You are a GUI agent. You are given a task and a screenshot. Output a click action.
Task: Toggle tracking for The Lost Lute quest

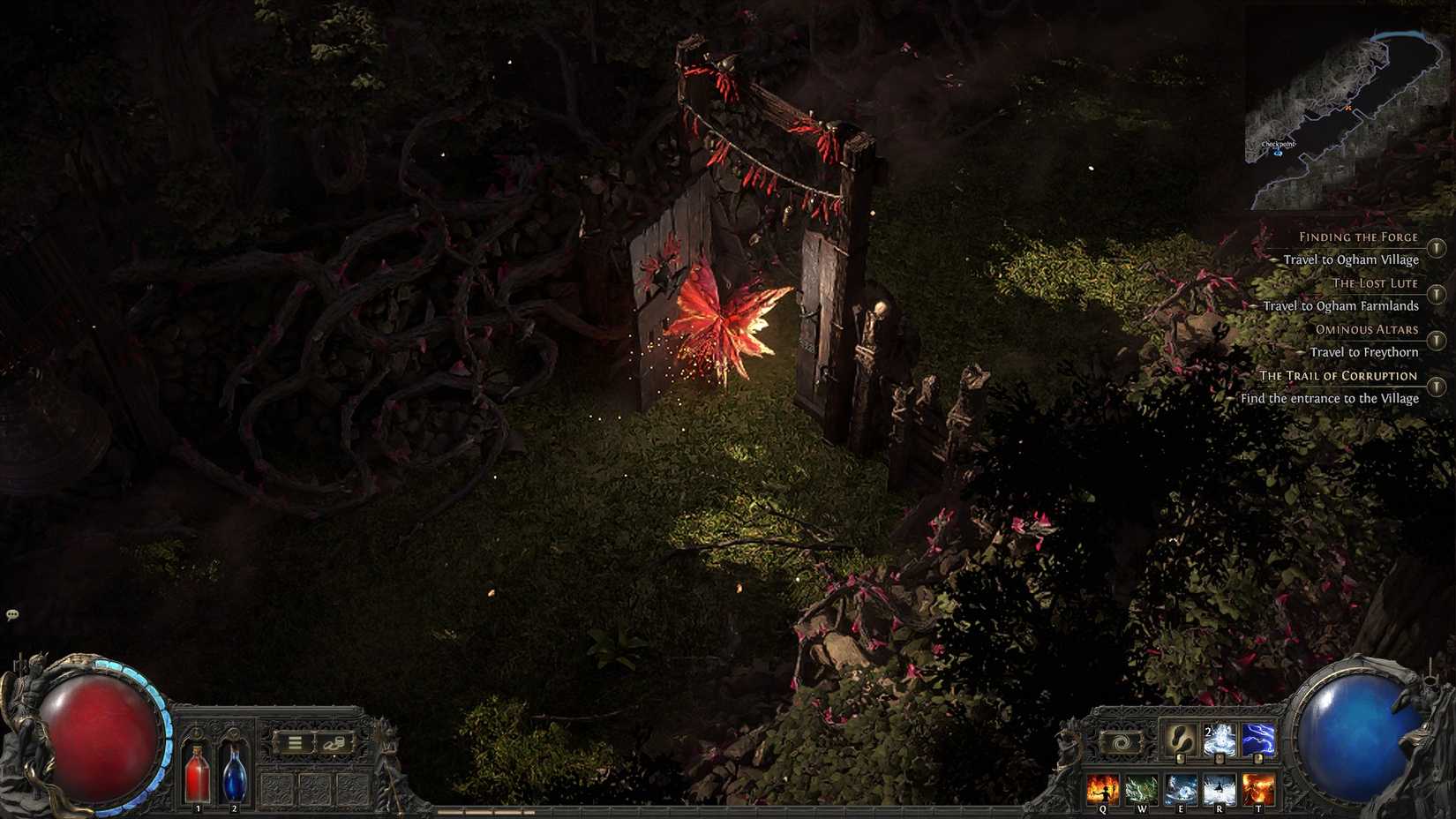1435,293
